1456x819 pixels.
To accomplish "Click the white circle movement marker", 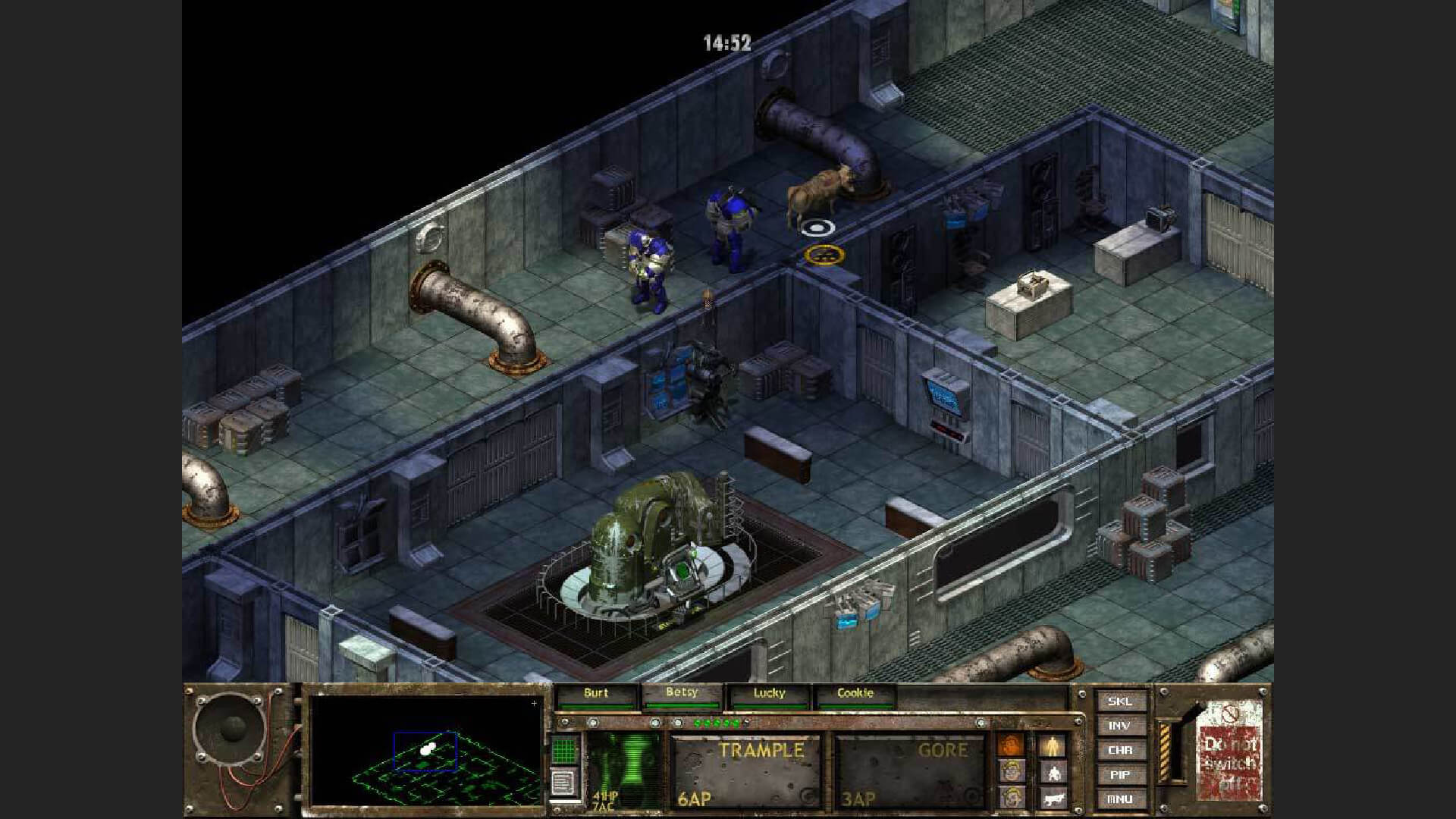I will point(817,226).
